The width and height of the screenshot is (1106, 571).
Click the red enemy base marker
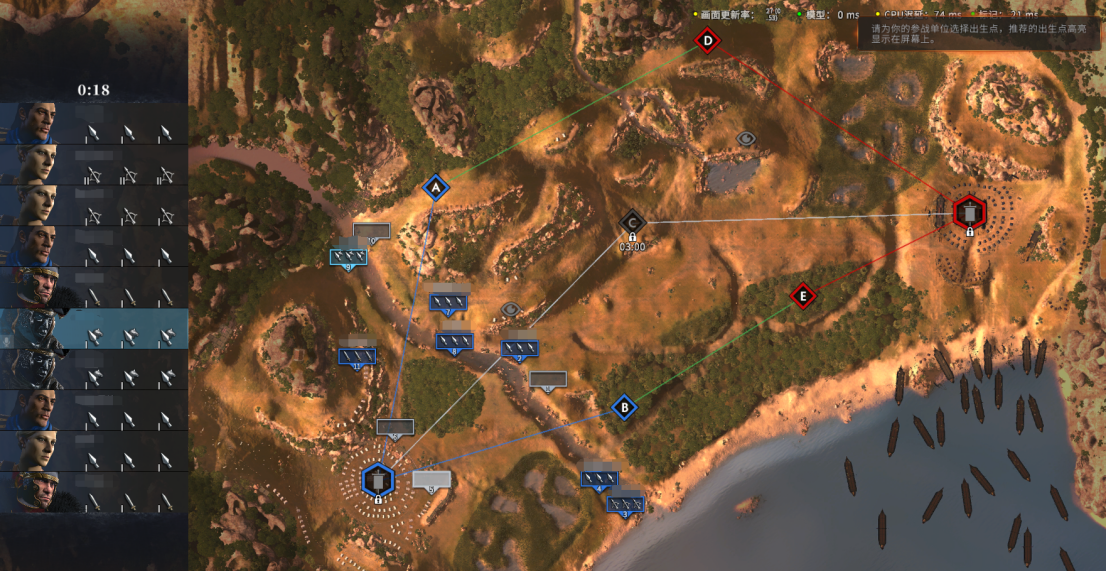pyautogui.click(x=969, y=212)
